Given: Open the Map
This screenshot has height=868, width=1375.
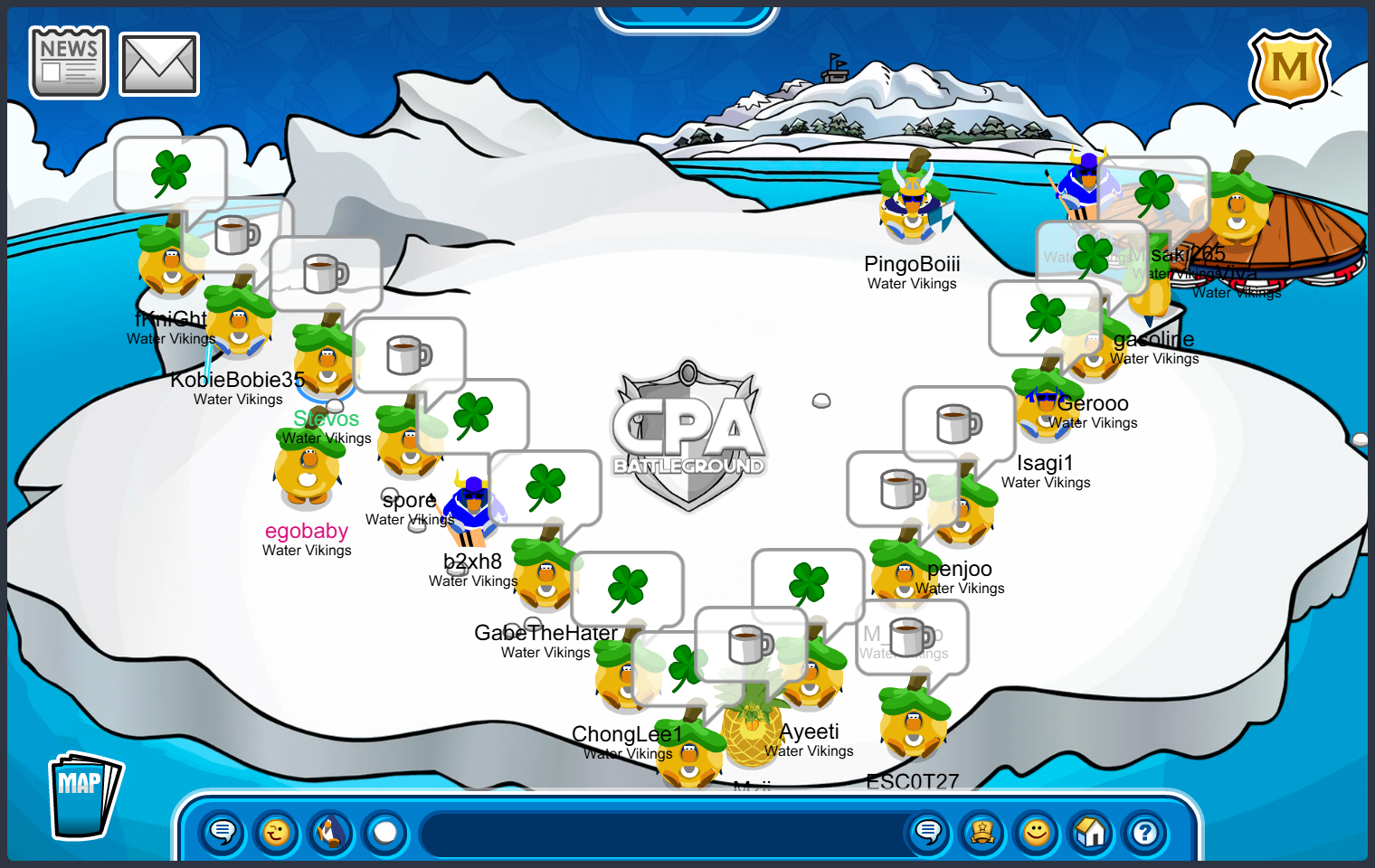Looking at the screenshot, I should tap(84, 796).
